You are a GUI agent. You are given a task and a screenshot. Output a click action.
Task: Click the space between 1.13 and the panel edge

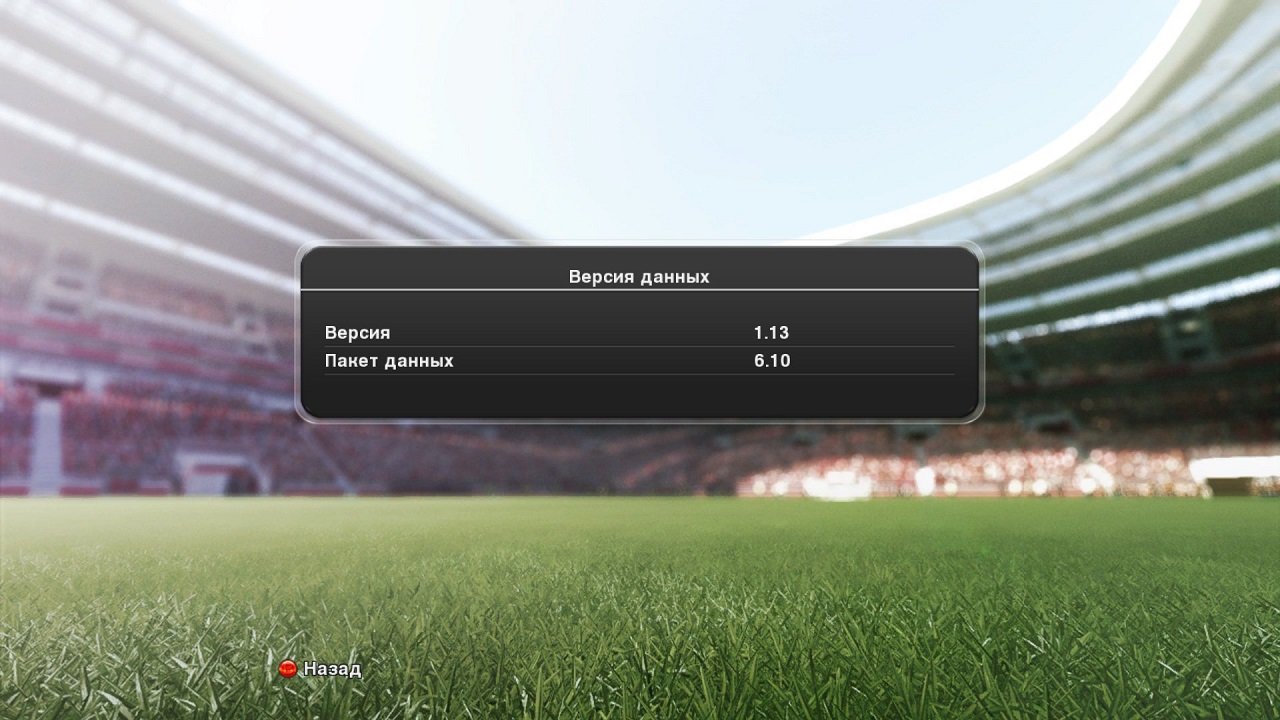tap(880, 331)
